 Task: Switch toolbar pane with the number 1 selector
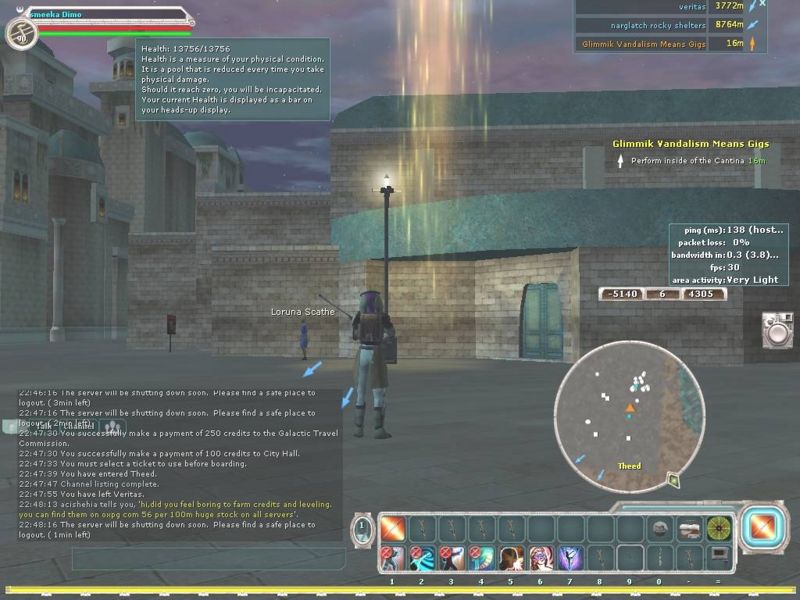tap(361, 529)
